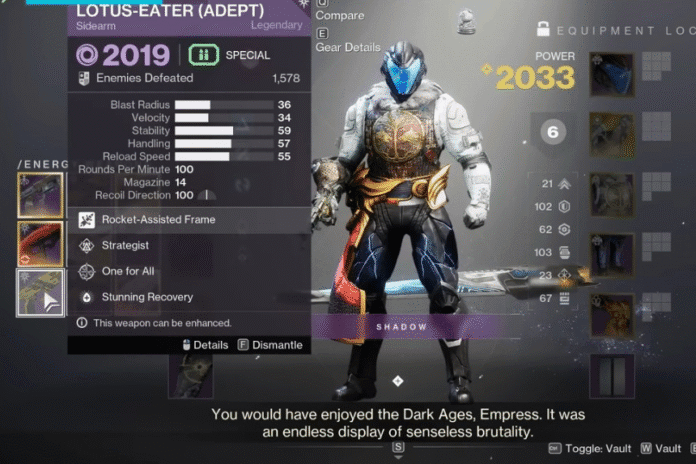Open the gauntlets armor slot
The image size is (696, 464).
(x=611, y=134)
